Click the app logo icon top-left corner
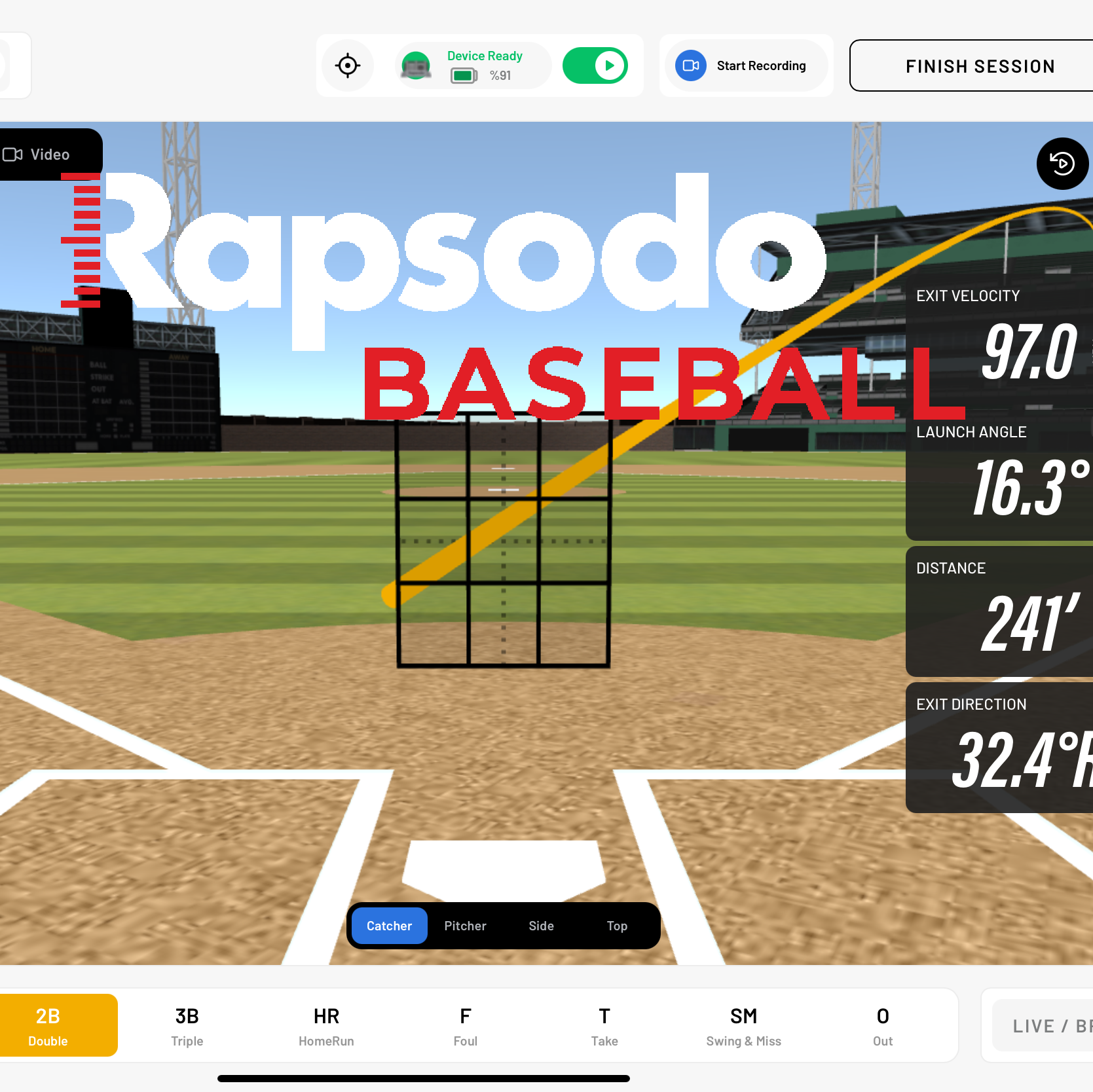The height and width of the screenshot is (1092, 1093). (x=10, y=65)
